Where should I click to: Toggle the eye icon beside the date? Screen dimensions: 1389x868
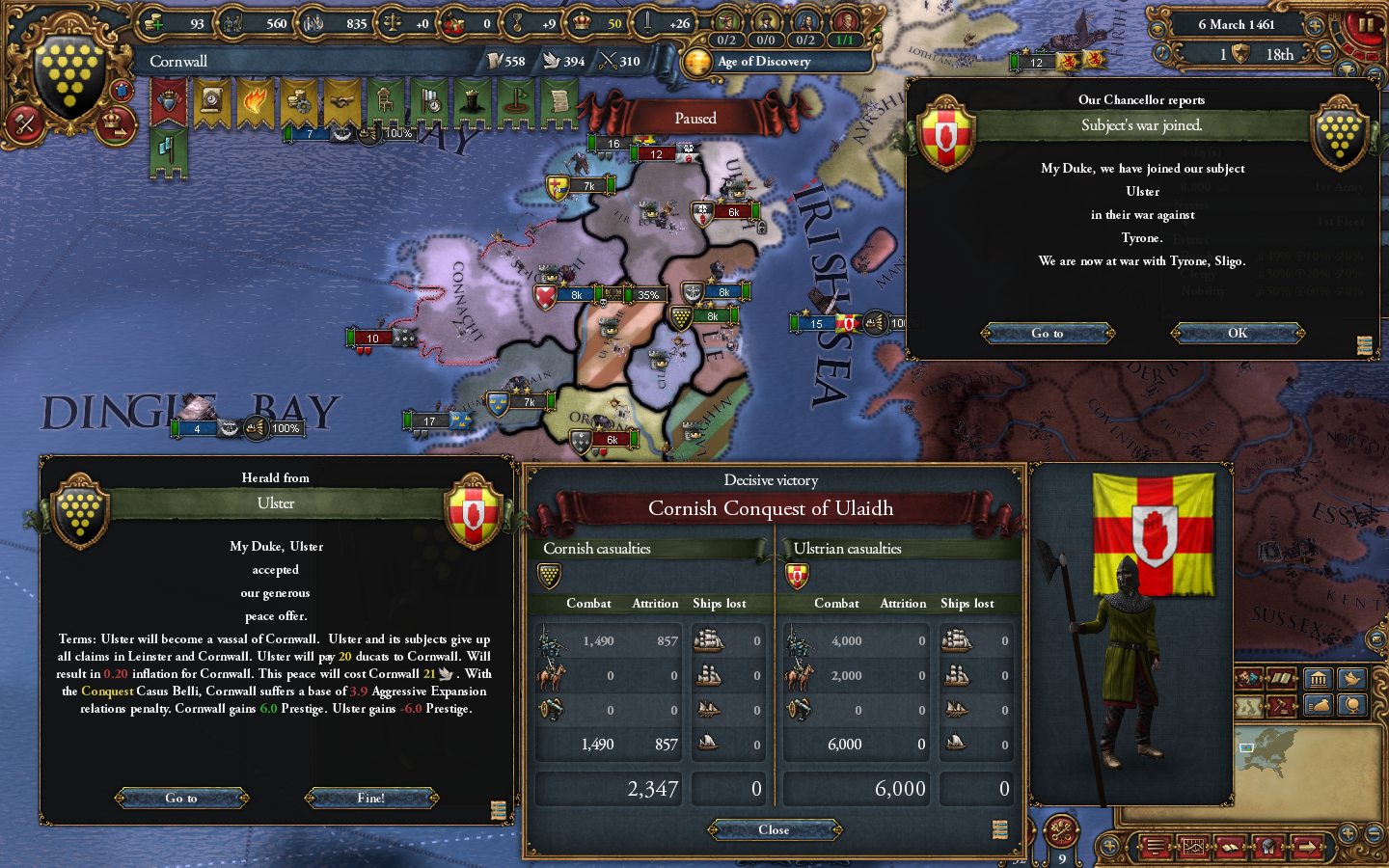(x=1157, y=27)
